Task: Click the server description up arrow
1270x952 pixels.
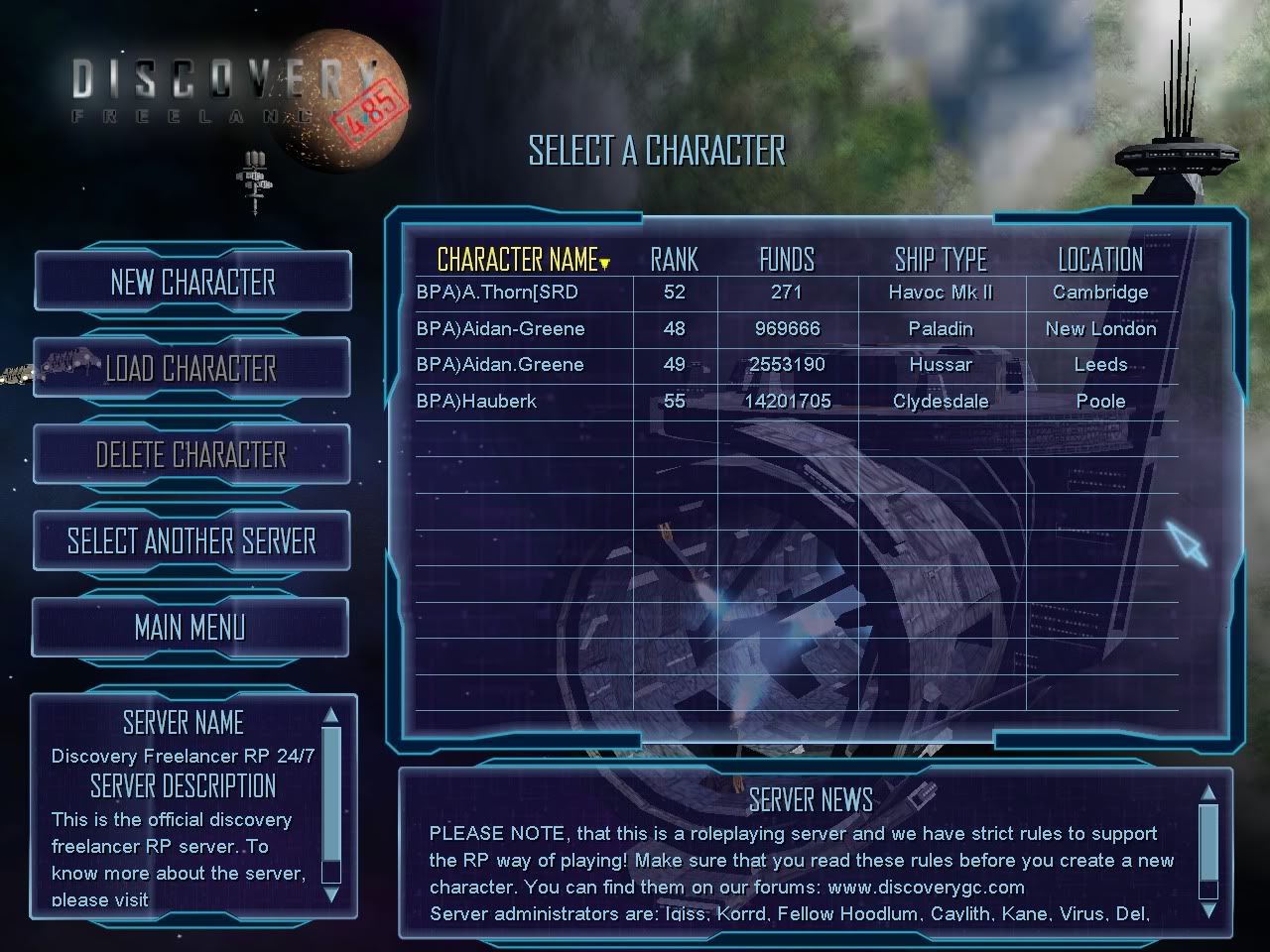Action: pos(331,714)
